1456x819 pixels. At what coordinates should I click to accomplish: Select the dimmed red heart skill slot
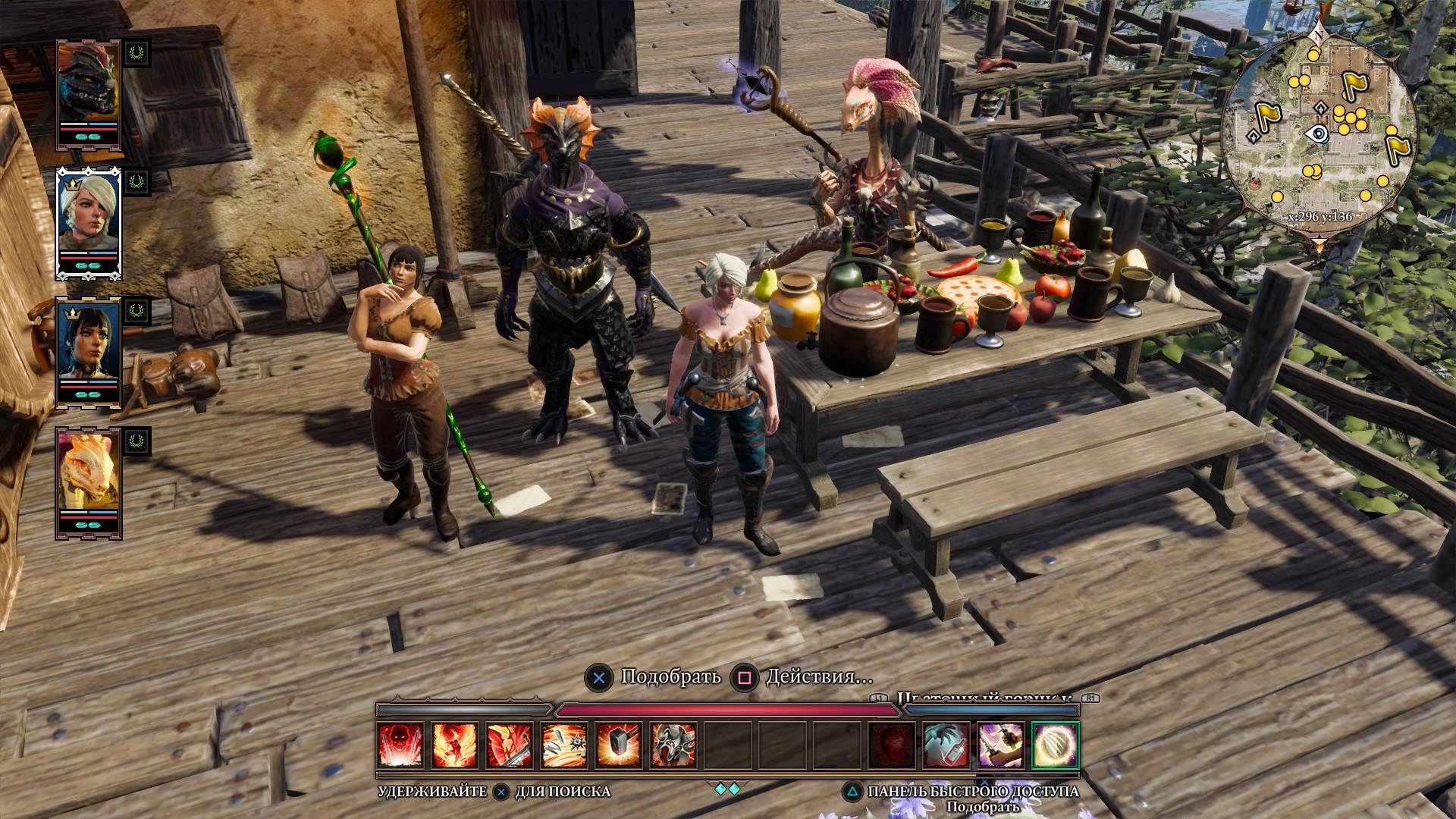[892, 745]
